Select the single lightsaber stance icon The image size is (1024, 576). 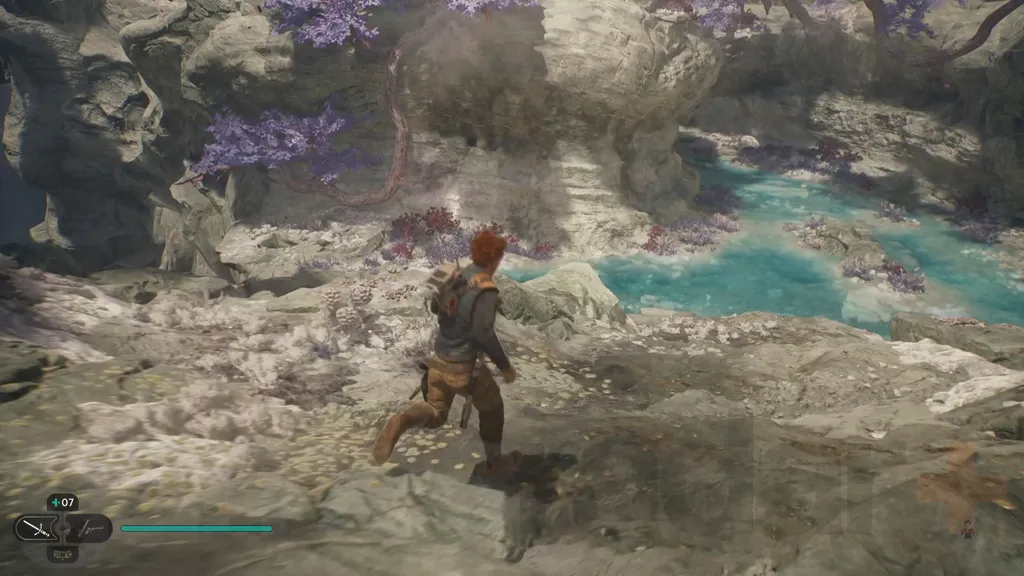point(34,527)
